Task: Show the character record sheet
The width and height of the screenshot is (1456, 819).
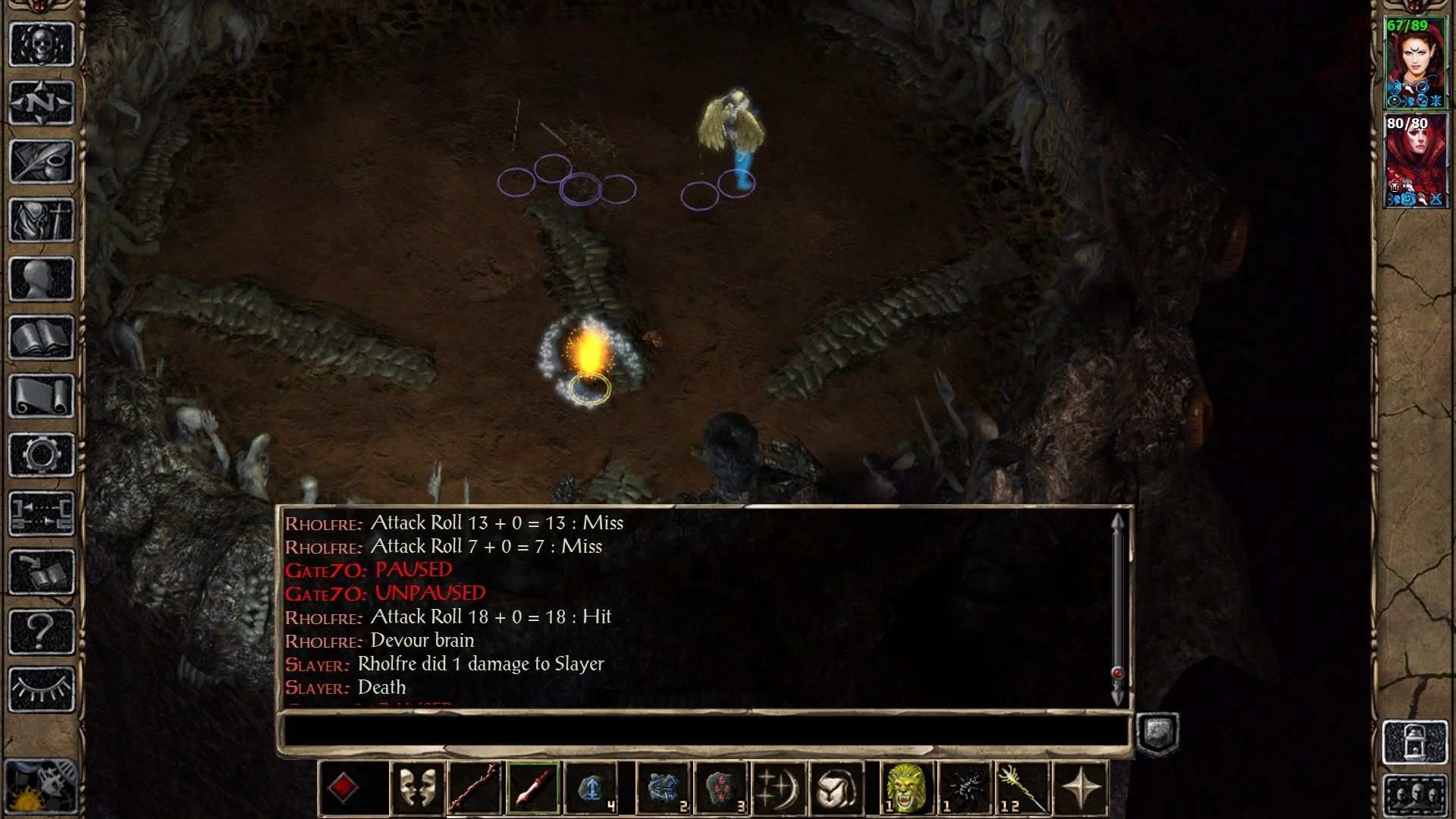Action: click(x=42, y=278)
